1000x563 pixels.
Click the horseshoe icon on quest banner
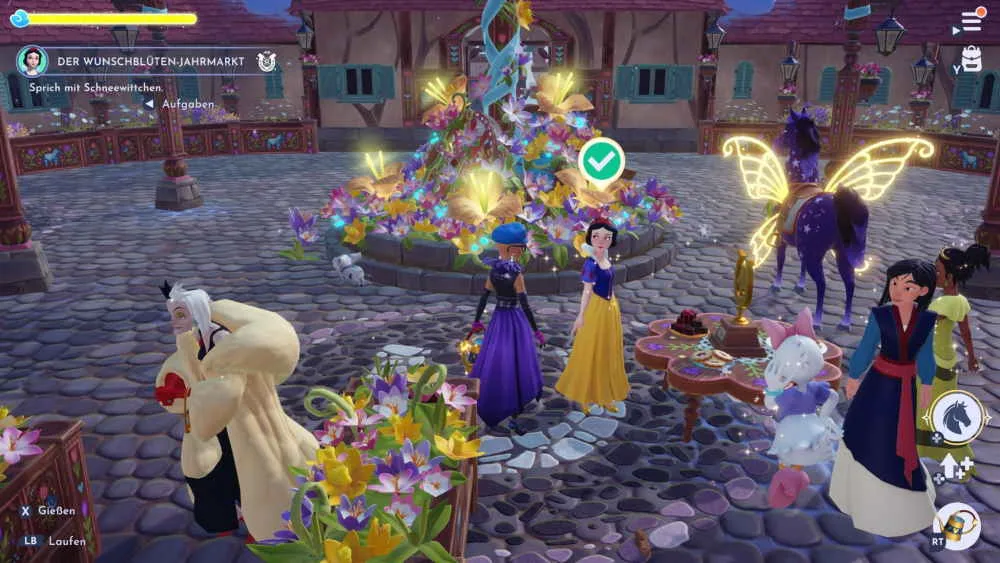(x=266, y=61)
